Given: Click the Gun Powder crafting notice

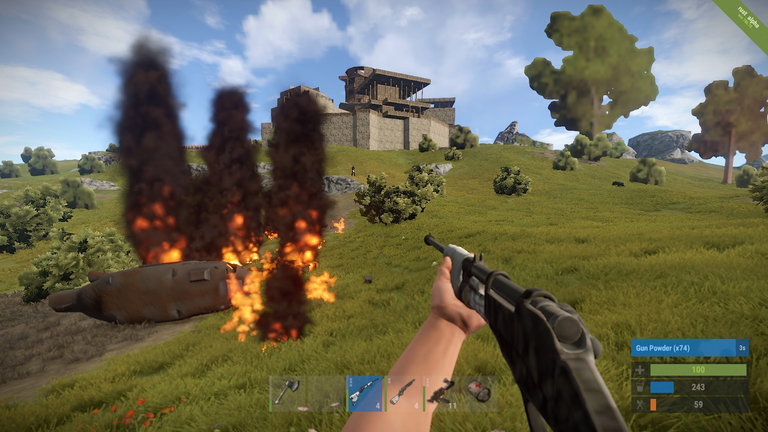Looking at the screenshot, I should [689, 348].
